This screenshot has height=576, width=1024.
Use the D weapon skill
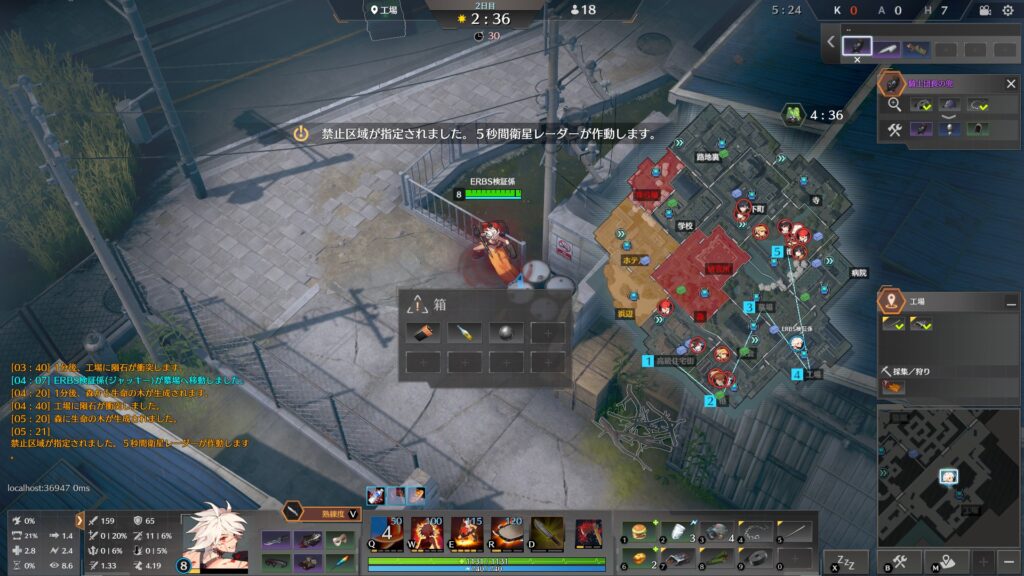coord(546,532)
